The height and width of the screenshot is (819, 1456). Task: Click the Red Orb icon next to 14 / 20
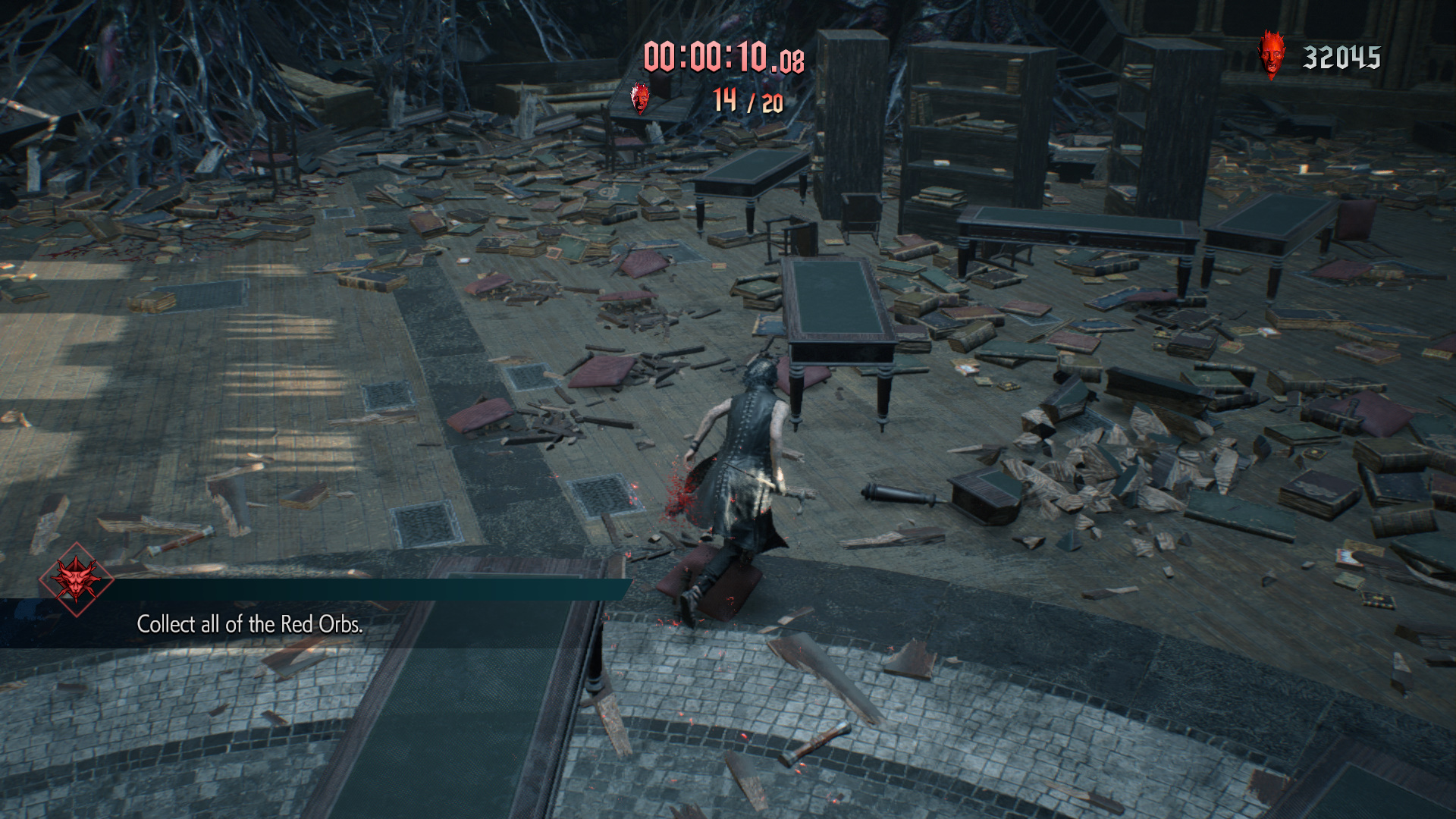click(641, 99)
